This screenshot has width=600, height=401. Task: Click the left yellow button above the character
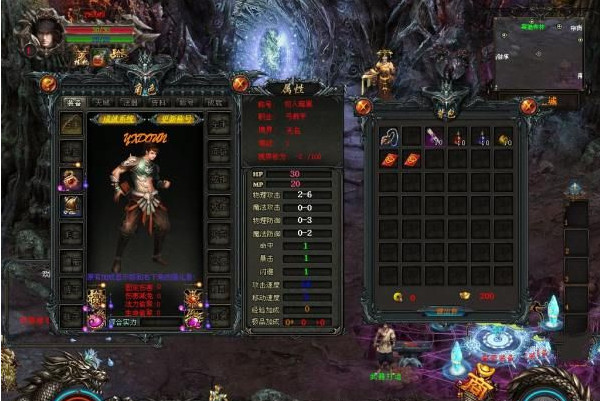(117, 118)
